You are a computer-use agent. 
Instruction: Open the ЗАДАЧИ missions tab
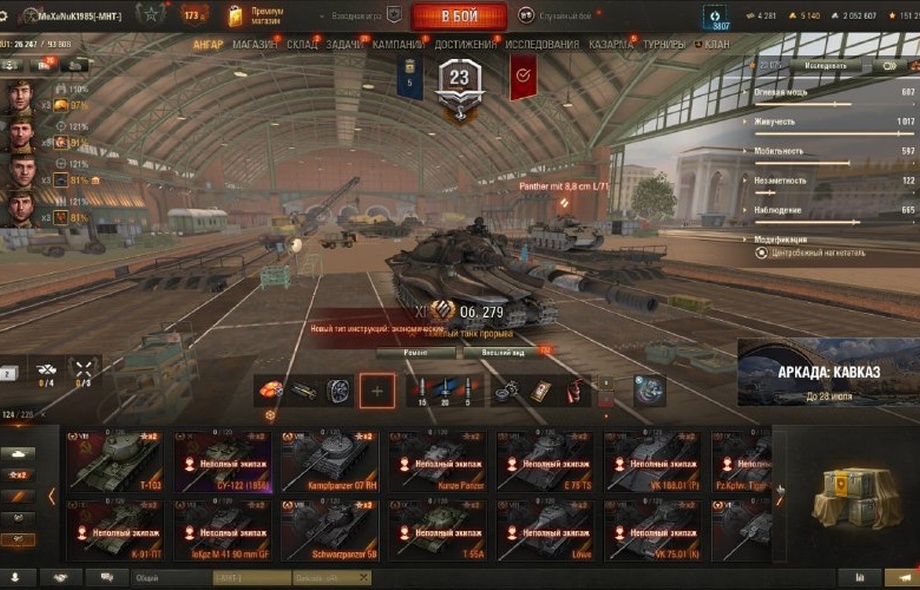pos(345,45)
